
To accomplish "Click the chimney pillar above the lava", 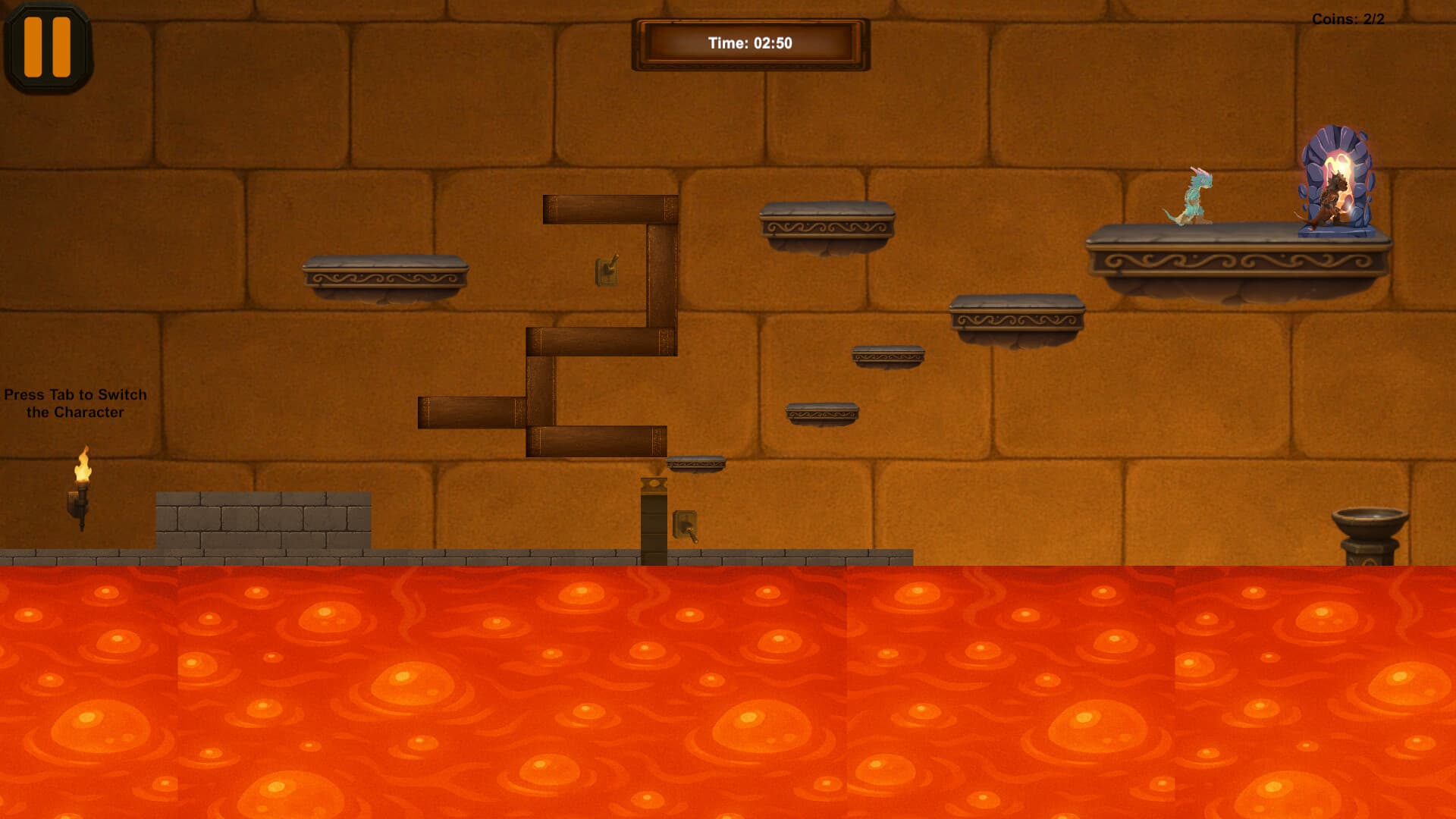I will pyautogui.click(x=654, y=516).
